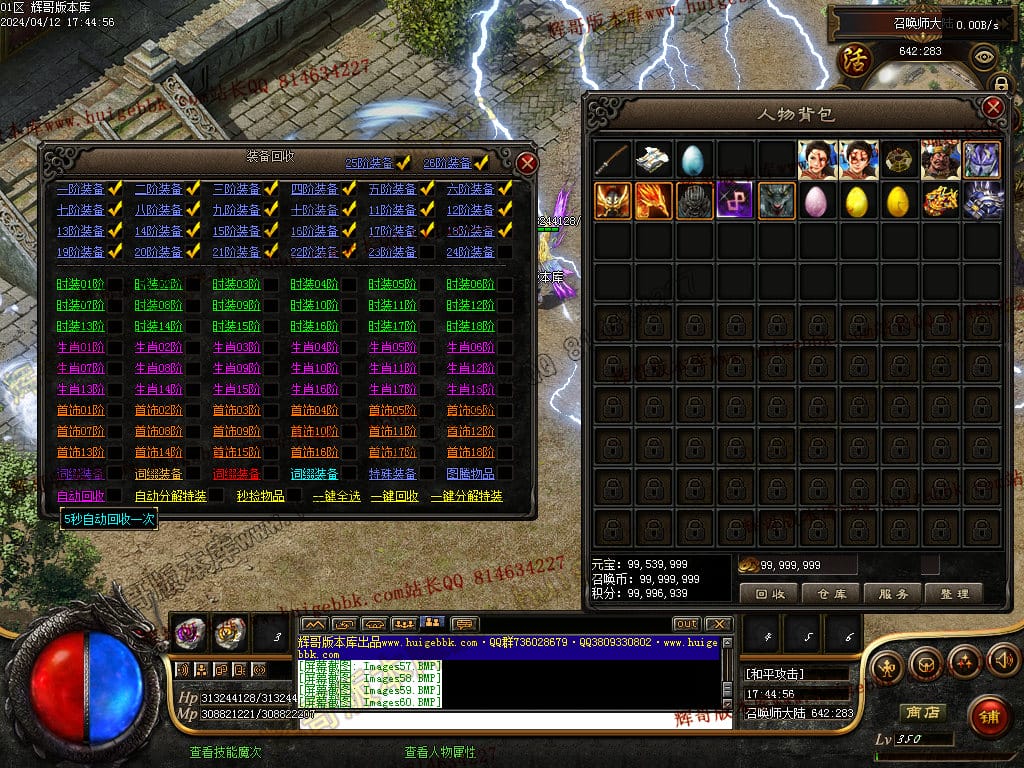Click the 回收 button in the backpack
This screenshot has width=1024, height=768.
pyautogui.click(x=770, y=593)
